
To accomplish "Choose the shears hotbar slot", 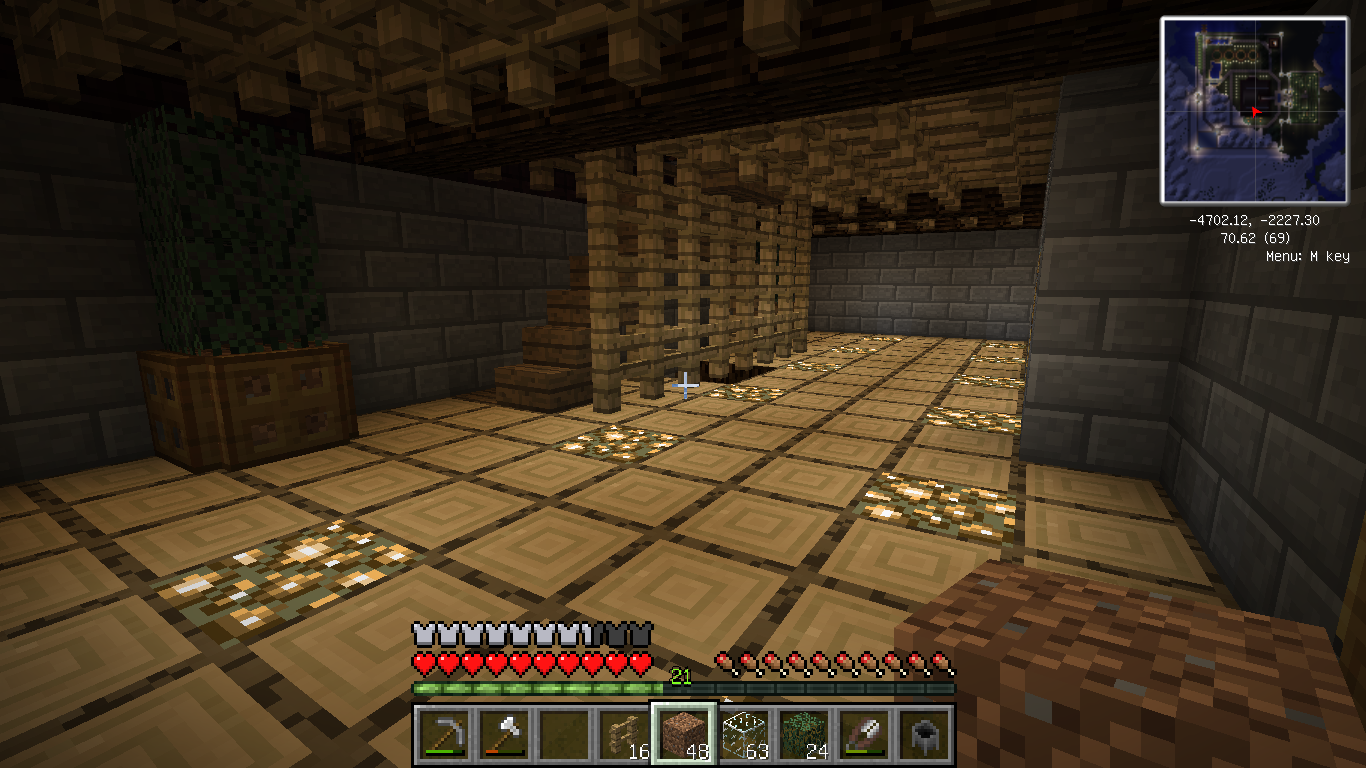I will (864, 735).
